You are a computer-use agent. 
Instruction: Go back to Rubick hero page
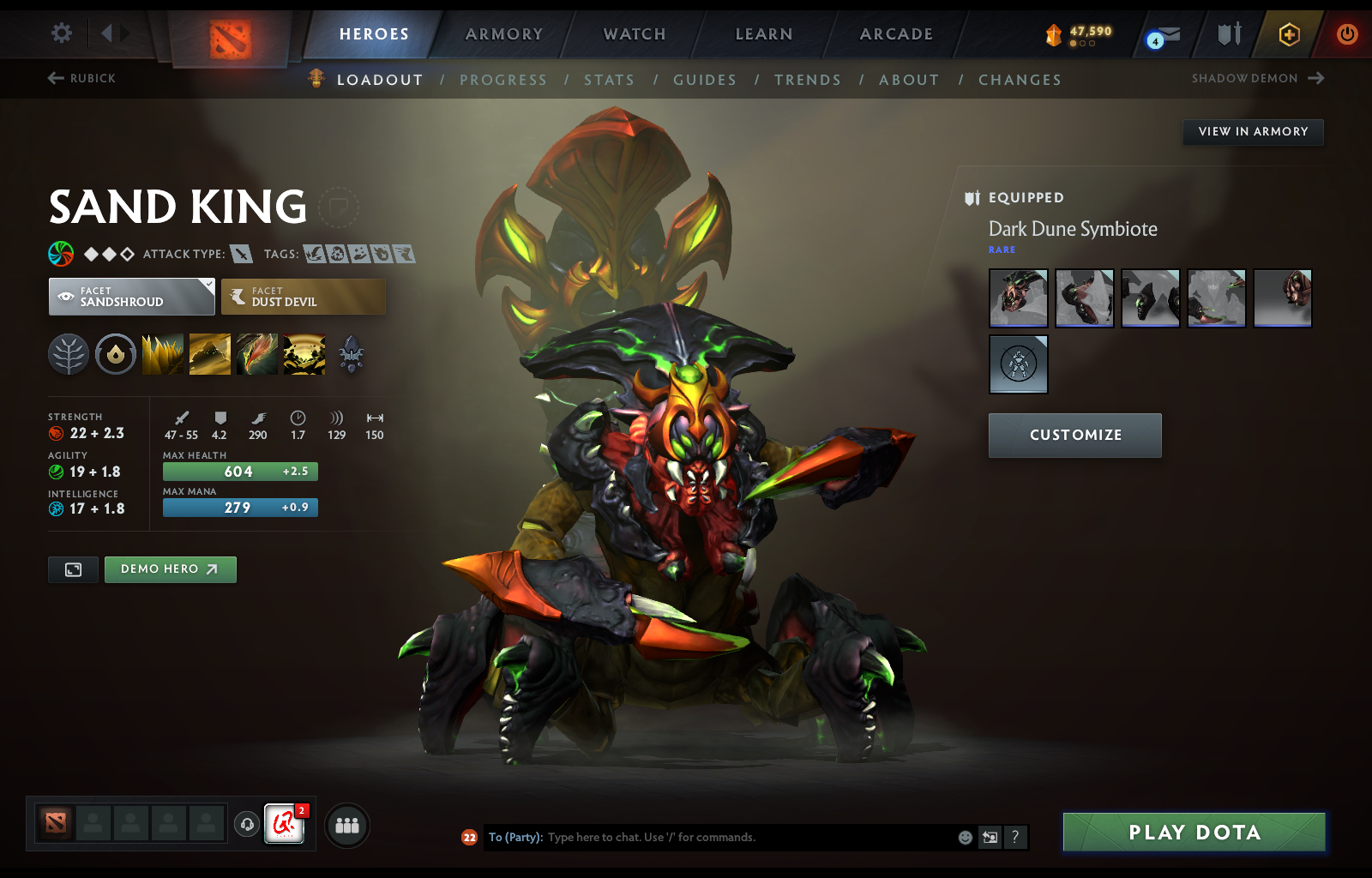pos(81,78)
